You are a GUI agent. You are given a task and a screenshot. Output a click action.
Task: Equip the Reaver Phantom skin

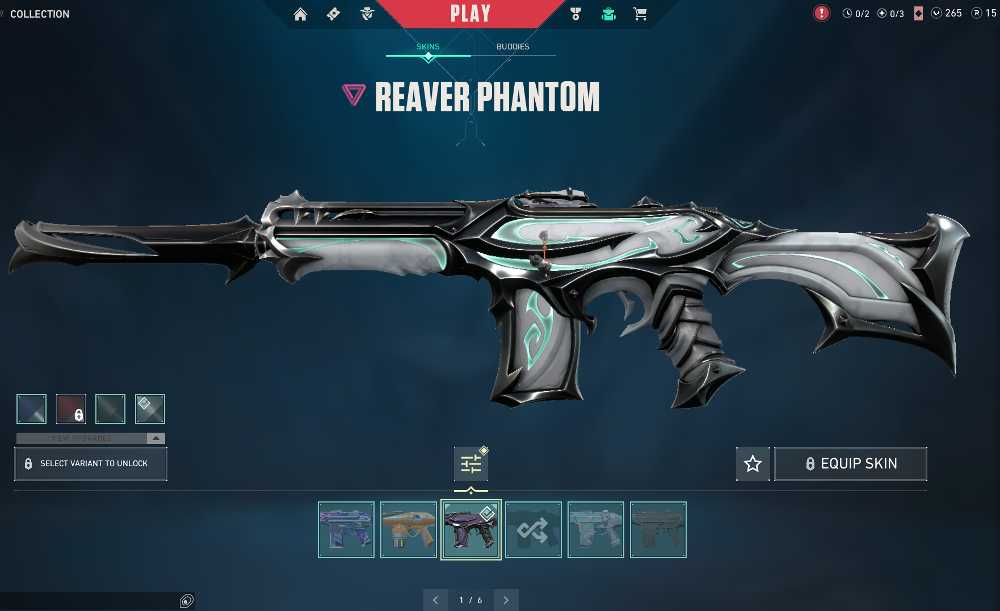[850, 464]
